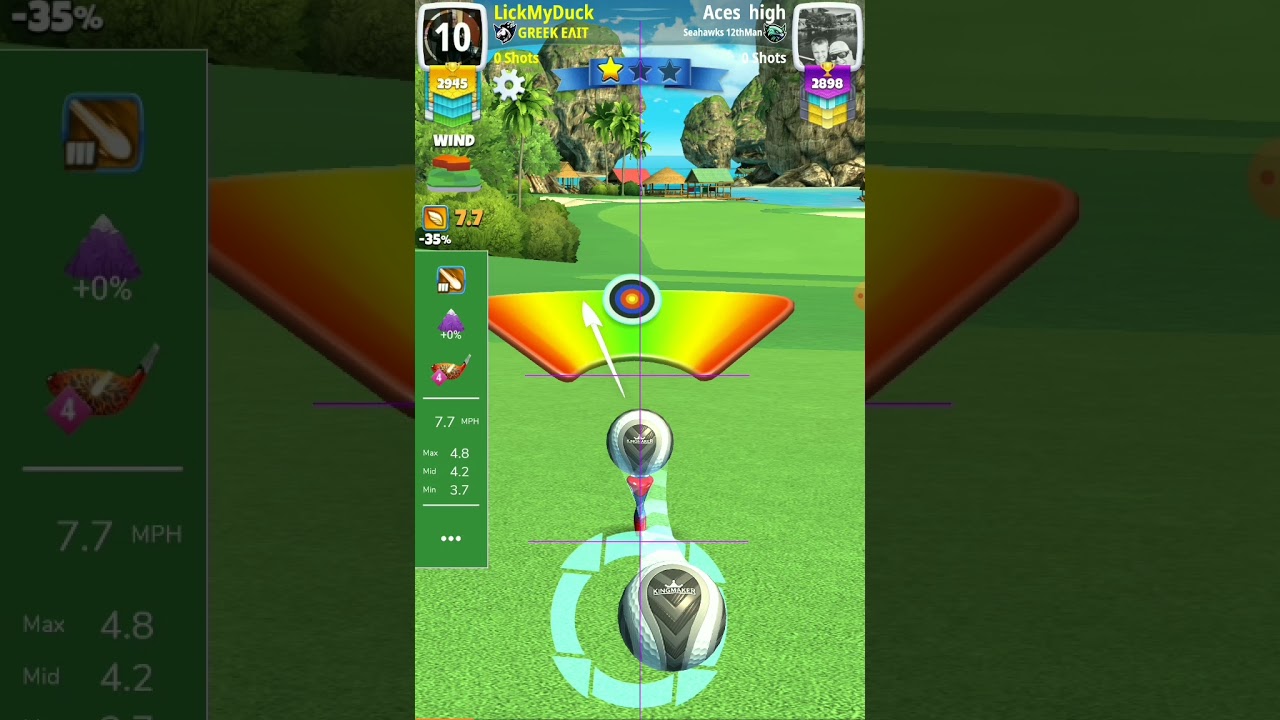Click the large Kingmaker ball to take the shot
This screenshot has height=720, width=1280.
point(672,614)
